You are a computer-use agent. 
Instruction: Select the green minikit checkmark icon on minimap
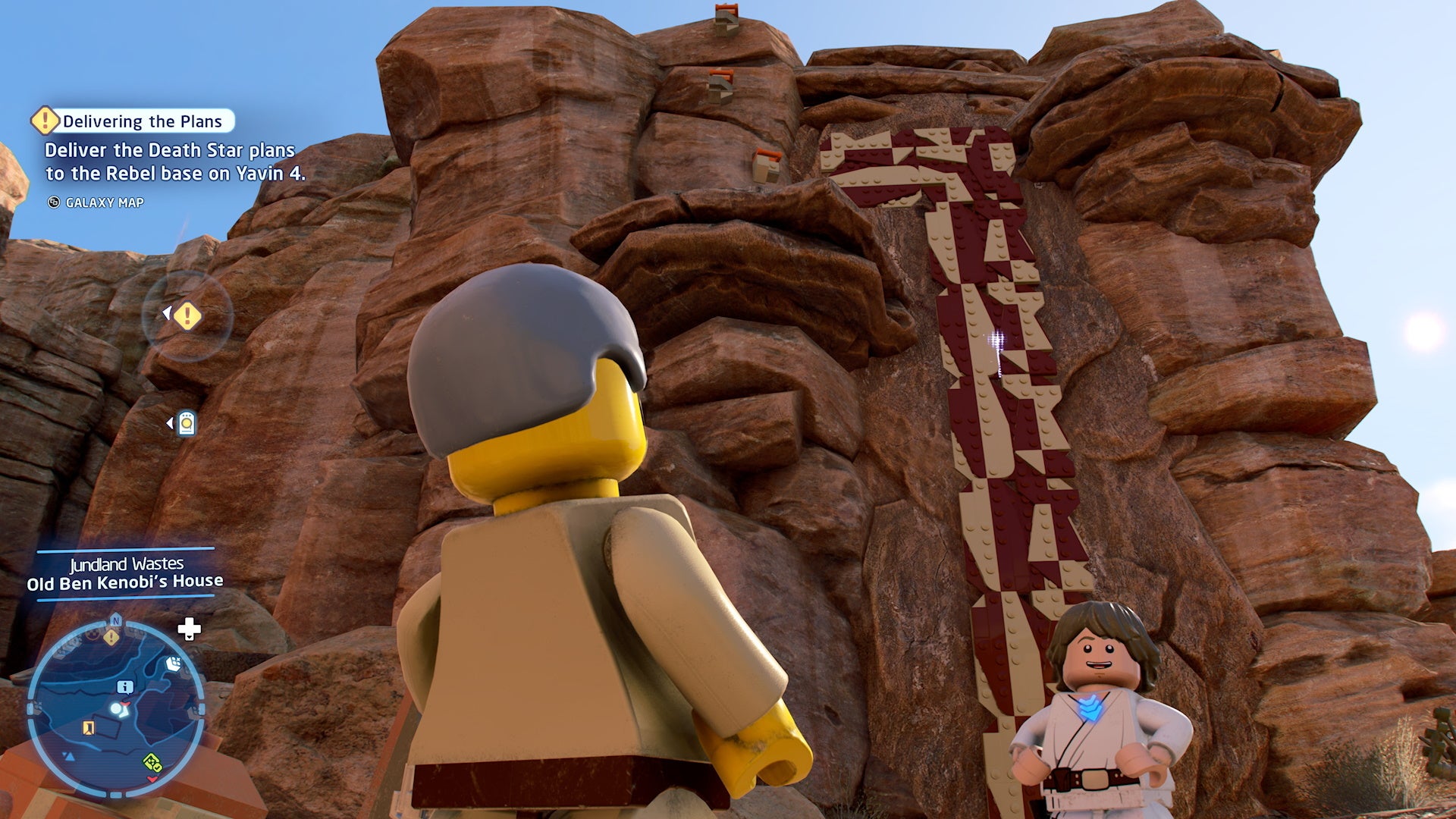[x=152, y=764]
